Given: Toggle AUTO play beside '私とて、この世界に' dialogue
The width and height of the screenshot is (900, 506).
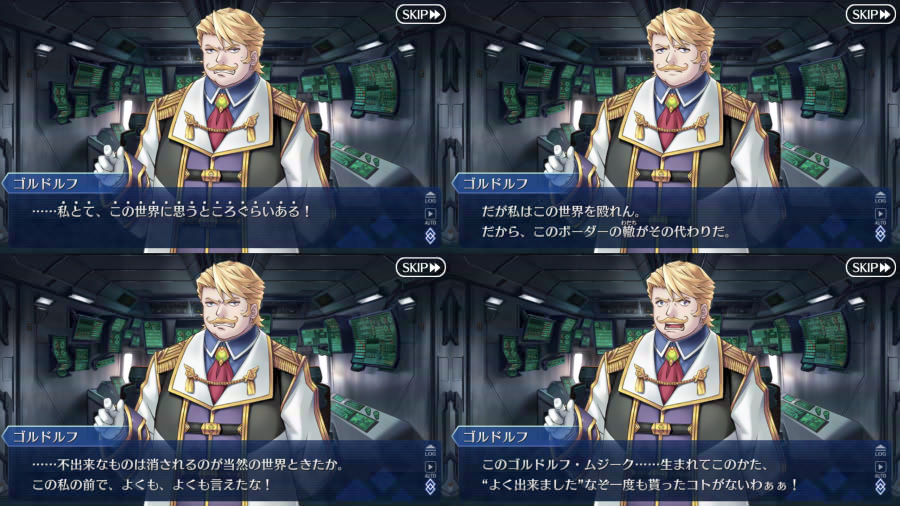Looking at the screenshot, I should click(430, 214).
